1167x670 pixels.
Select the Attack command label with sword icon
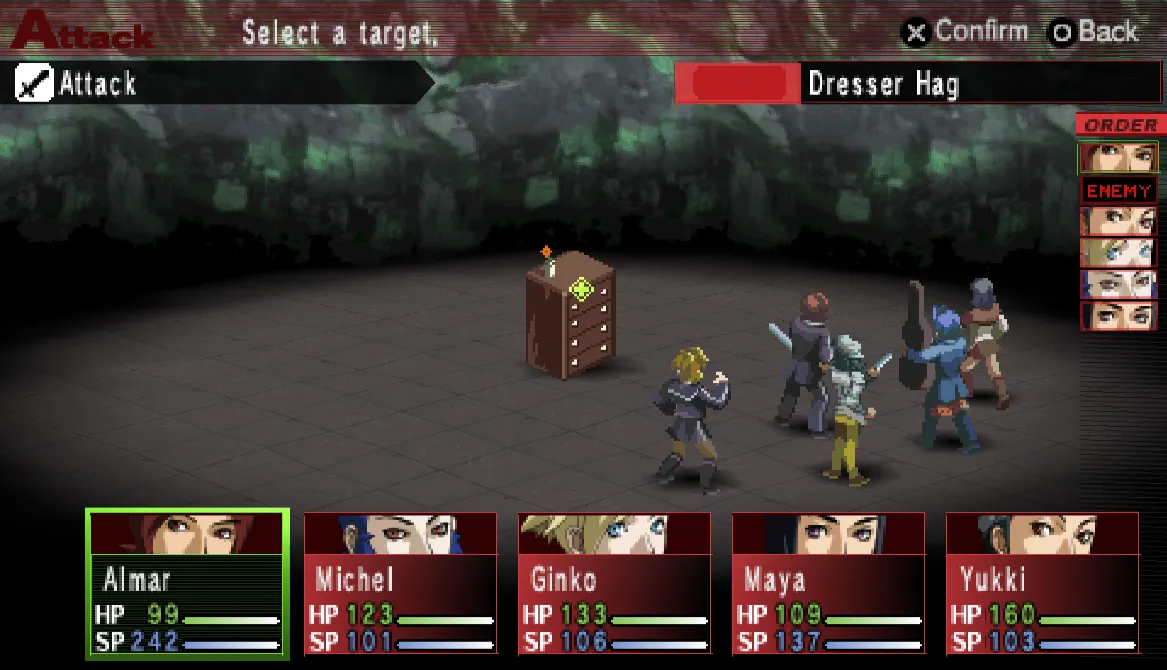98,84
